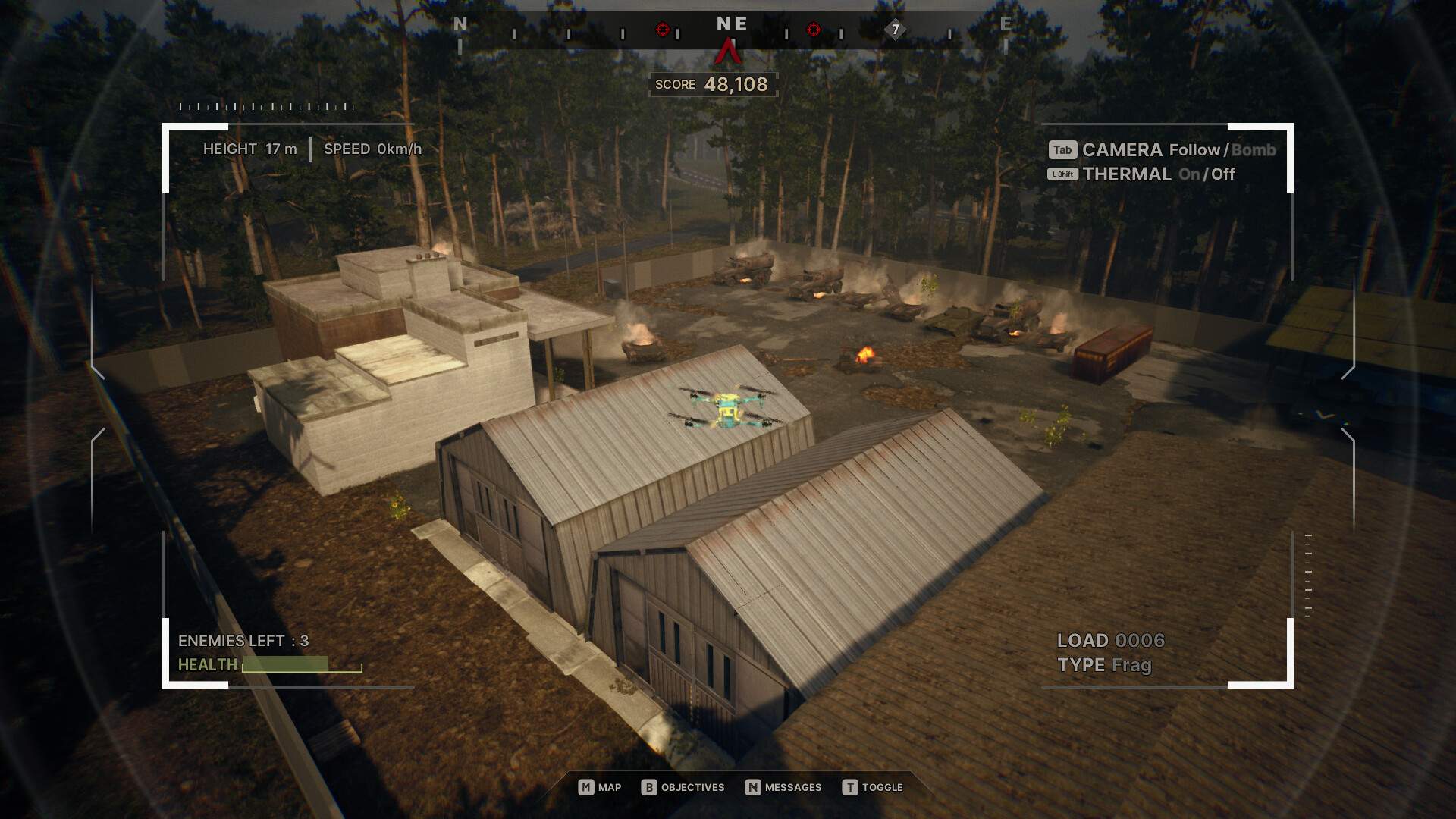
Task: Show the Objectives panel
Action: coord(682,787)
